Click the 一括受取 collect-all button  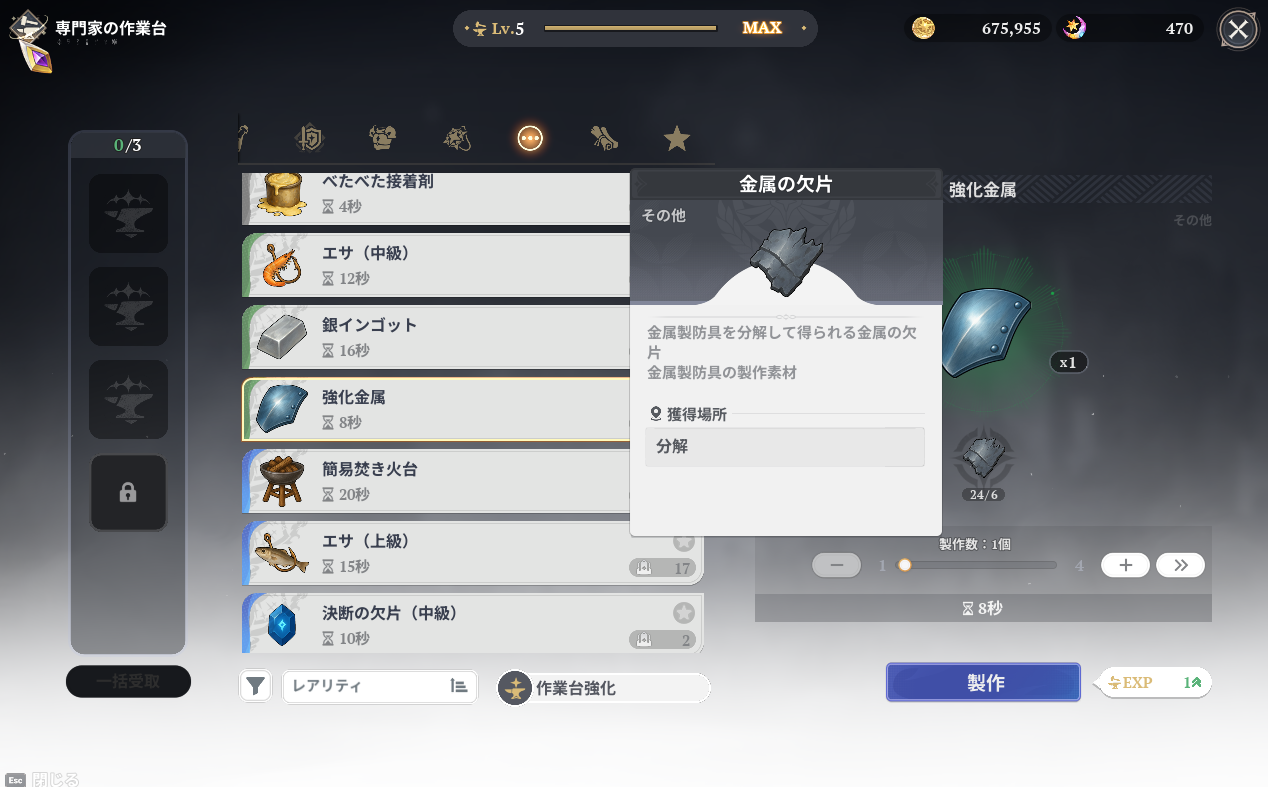(128, 681)
